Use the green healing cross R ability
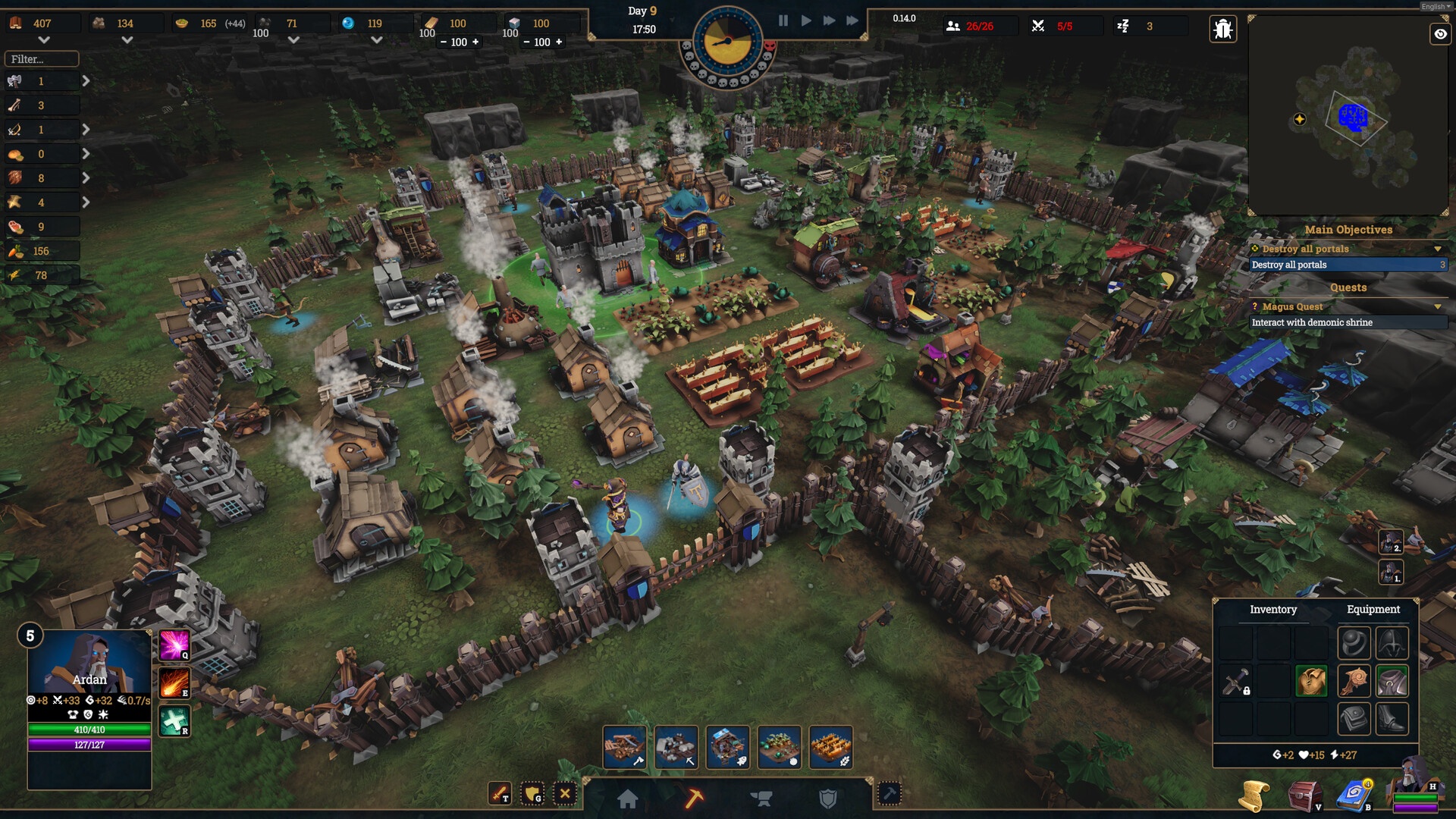 [x=174, y=720]
